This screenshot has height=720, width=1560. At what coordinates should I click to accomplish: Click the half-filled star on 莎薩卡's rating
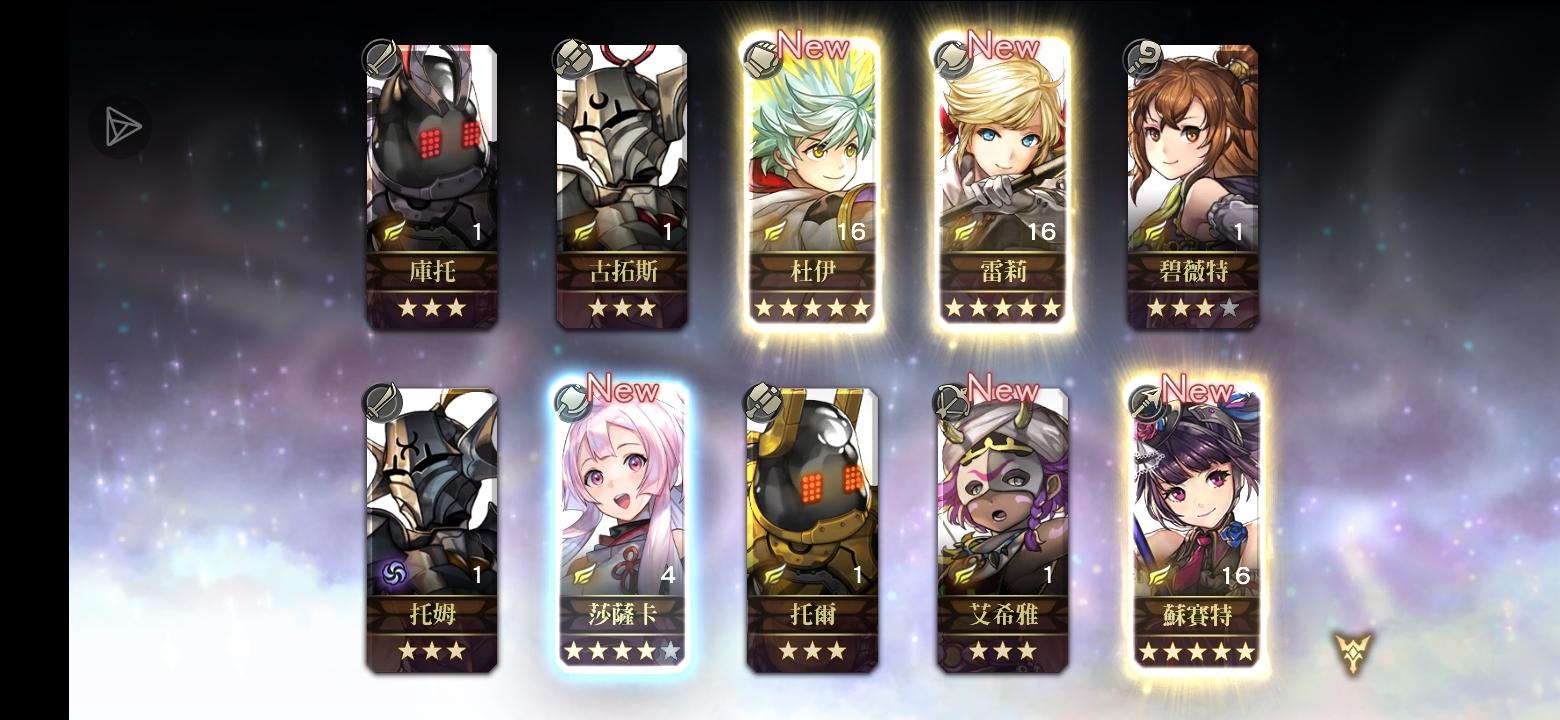pyautogui.click(x=671, y=651)
